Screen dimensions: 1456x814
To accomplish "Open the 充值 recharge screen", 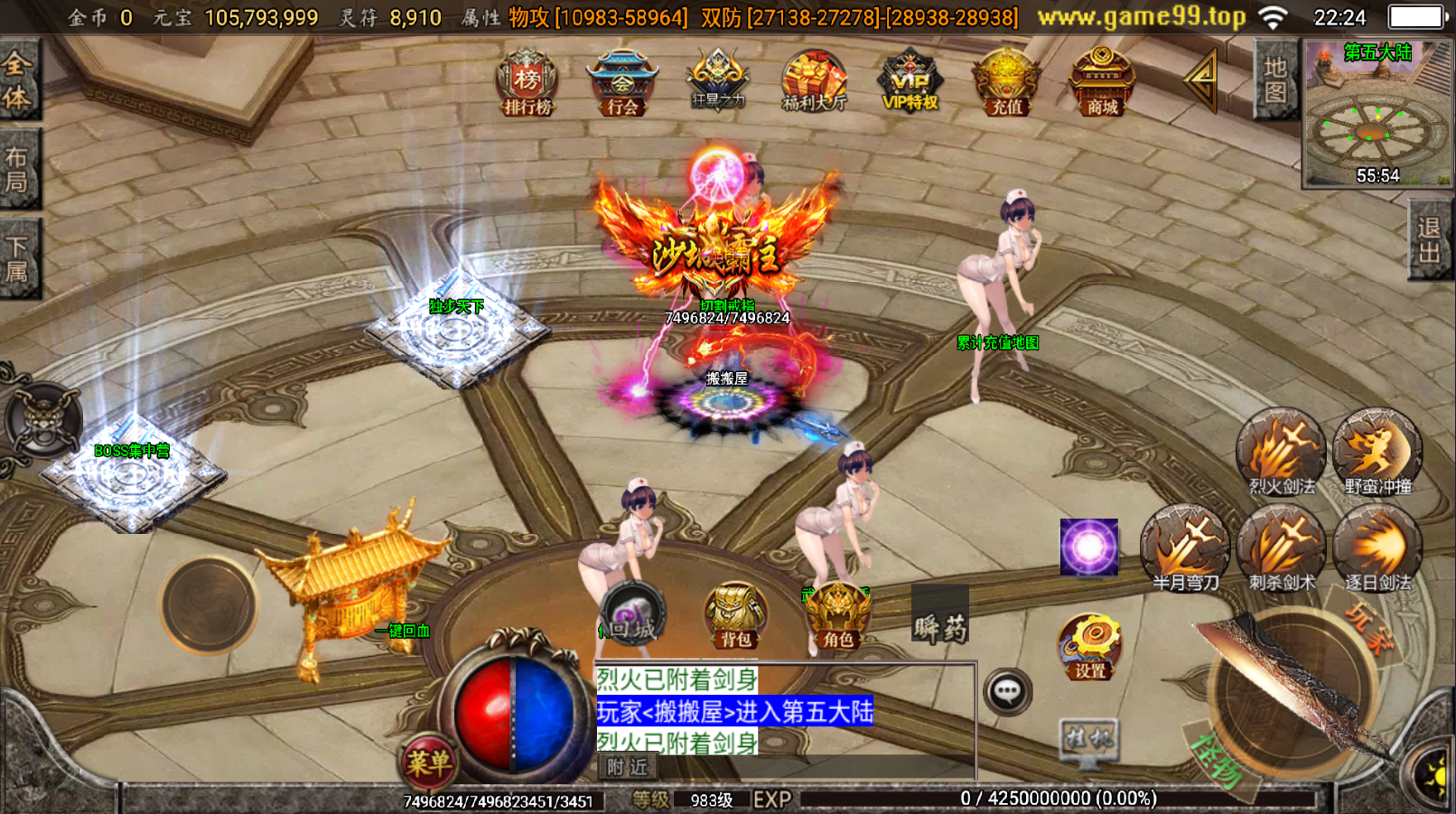I will pos(1006,83).
